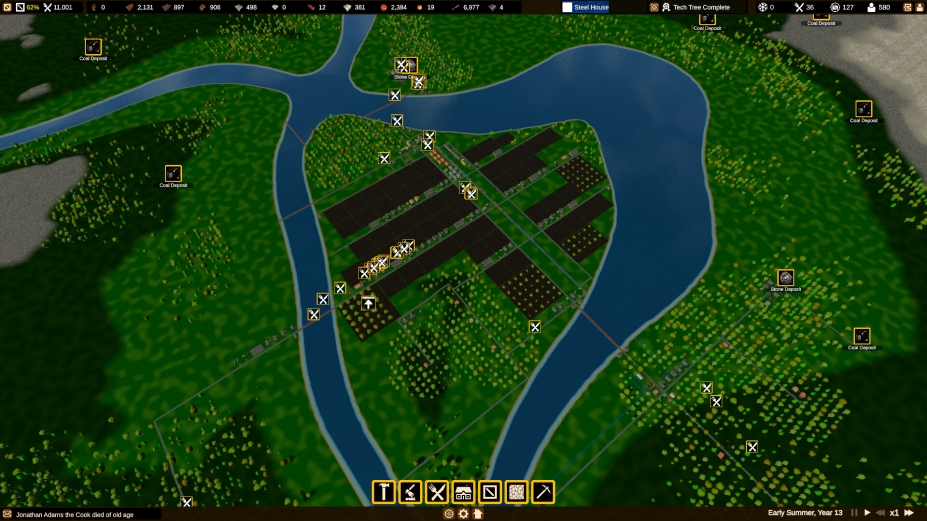Activate the pickaxe mining tool
This screenshot has height=521, width=927.
[x=543, y=492]
